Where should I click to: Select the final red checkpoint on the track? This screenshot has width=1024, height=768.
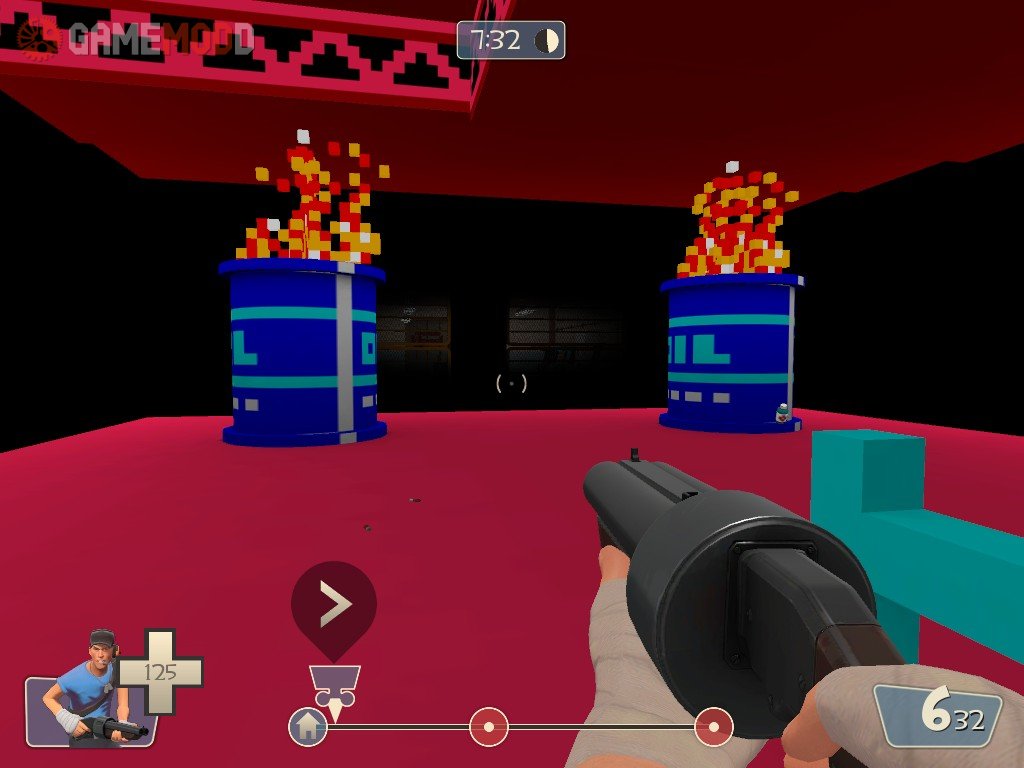pyautogui.click(x=714, y=726)
